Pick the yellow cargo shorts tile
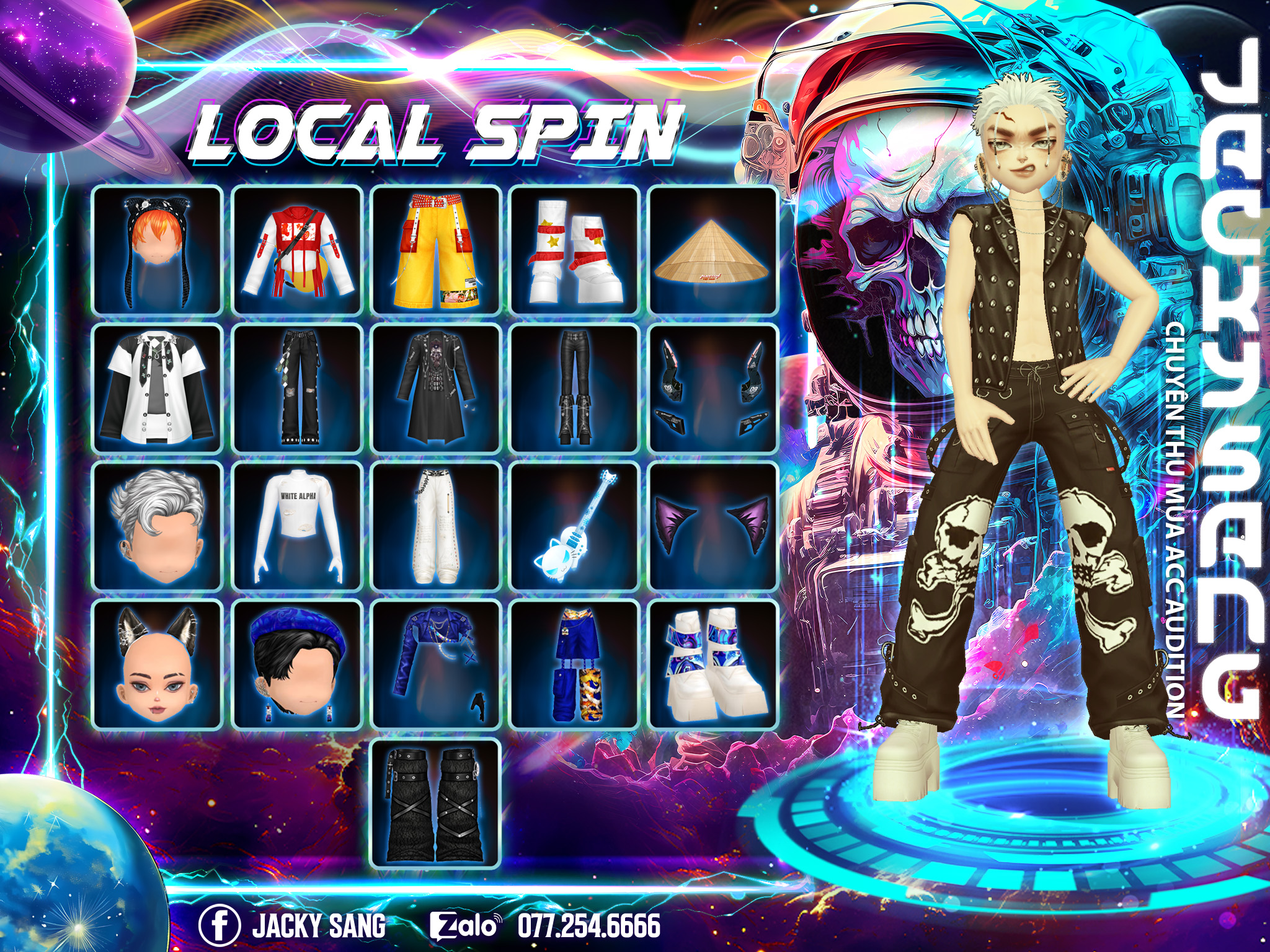Viewport: 1270px width, 952px height. pos(435,250)
